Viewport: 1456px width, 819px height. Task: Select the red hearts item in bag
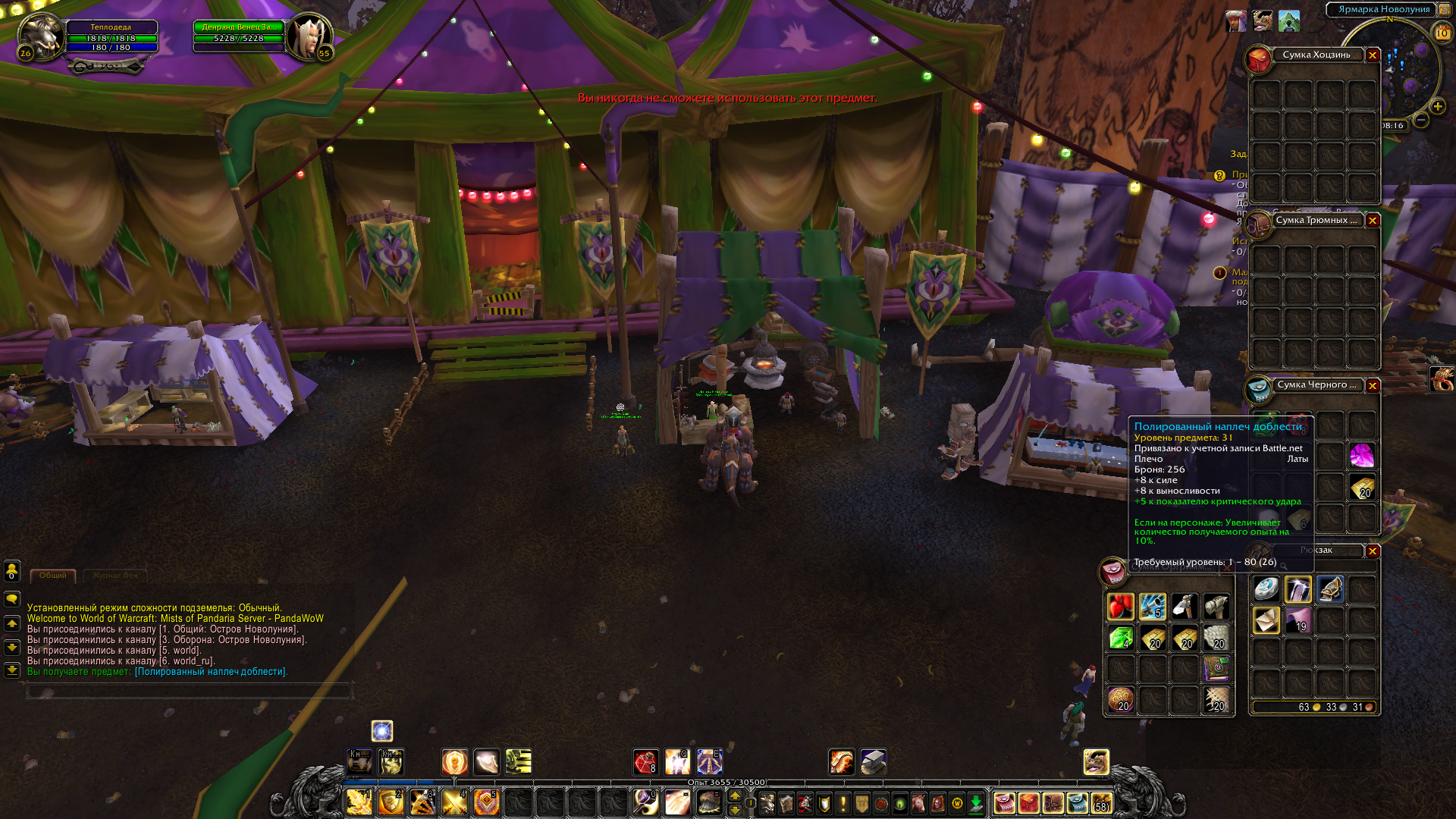tap(1121, 607)
